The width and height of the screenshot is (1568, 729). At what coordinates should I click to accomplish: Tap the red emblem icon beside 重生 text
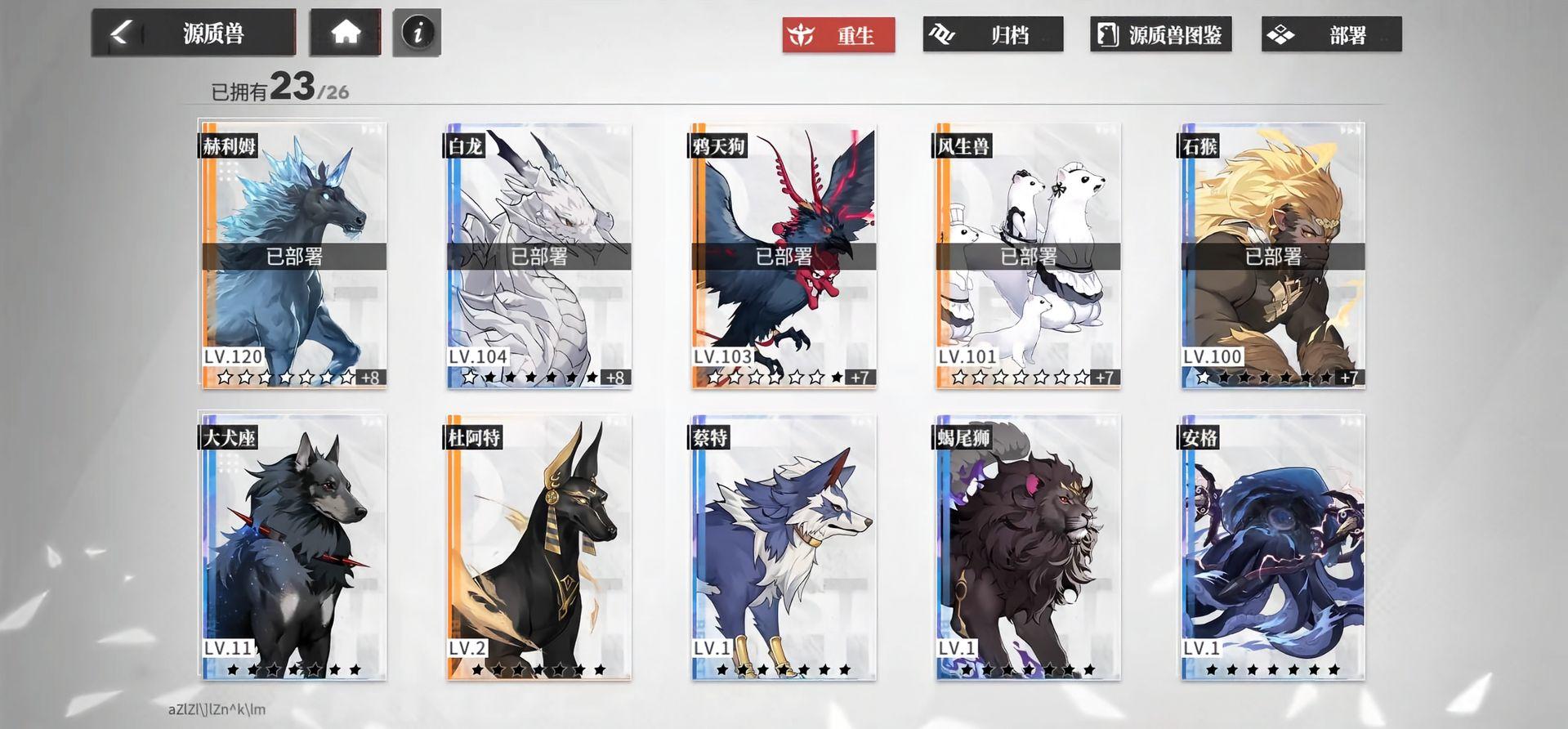tap(802, 35)
